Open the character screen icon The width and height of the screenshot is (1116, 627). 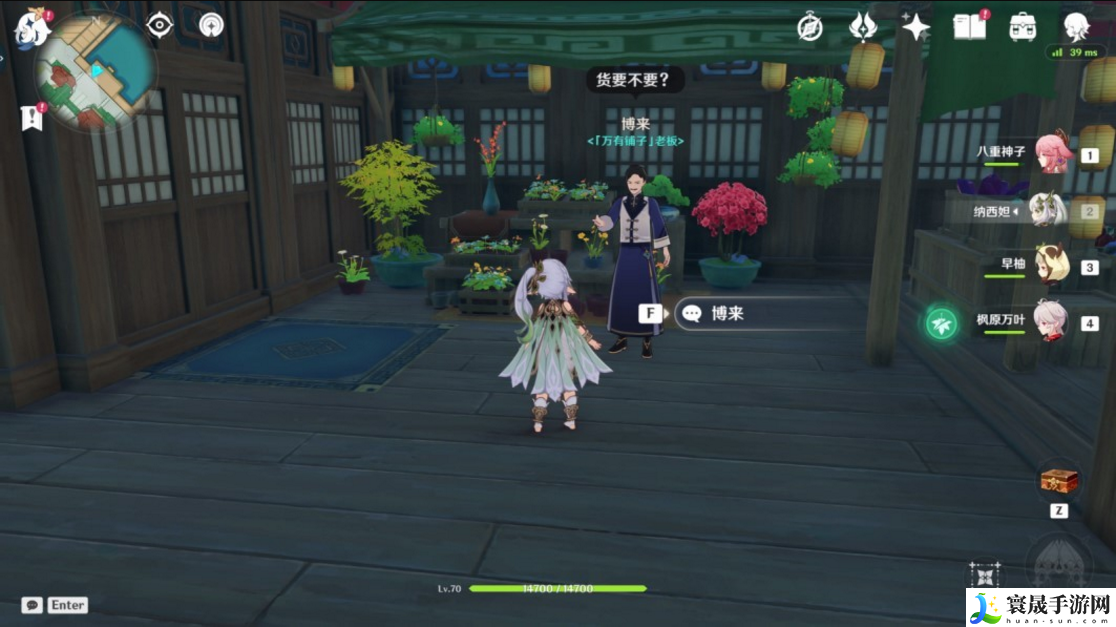(1075, 27)
